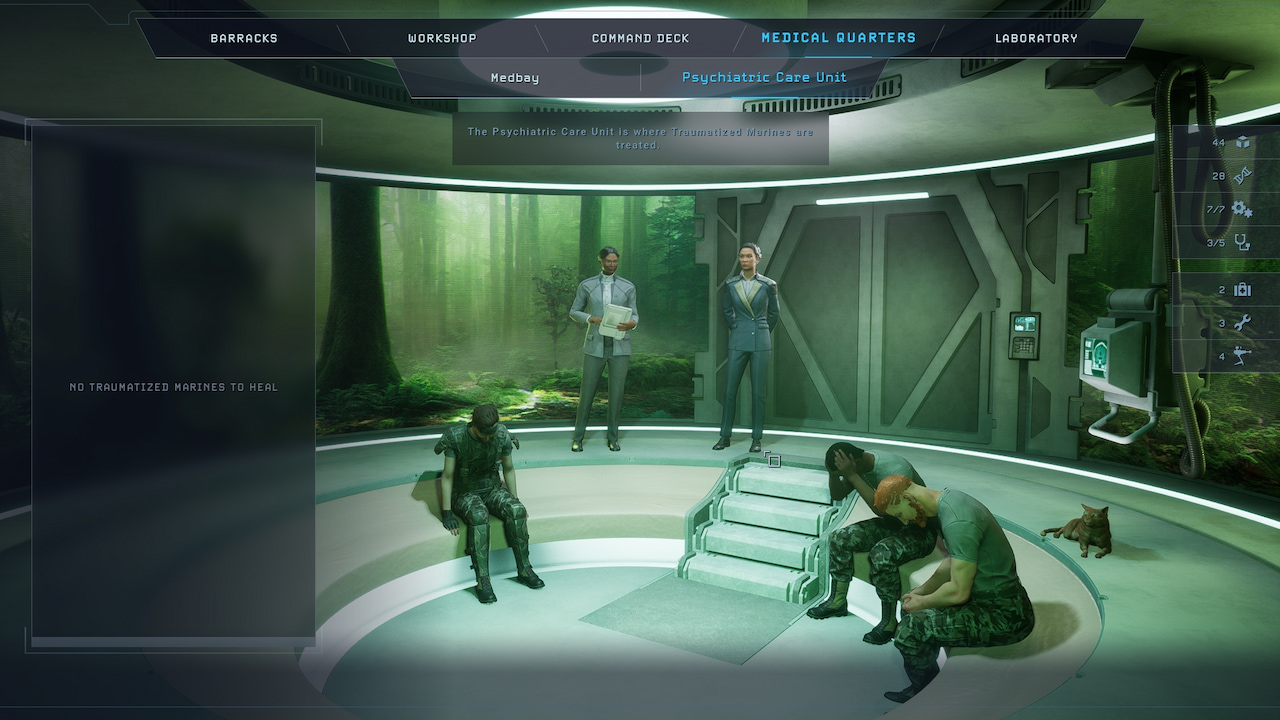Switch to the Barracks tab
The width and height of the screenshot is (1280, 720).
click(x=244, y=39)
